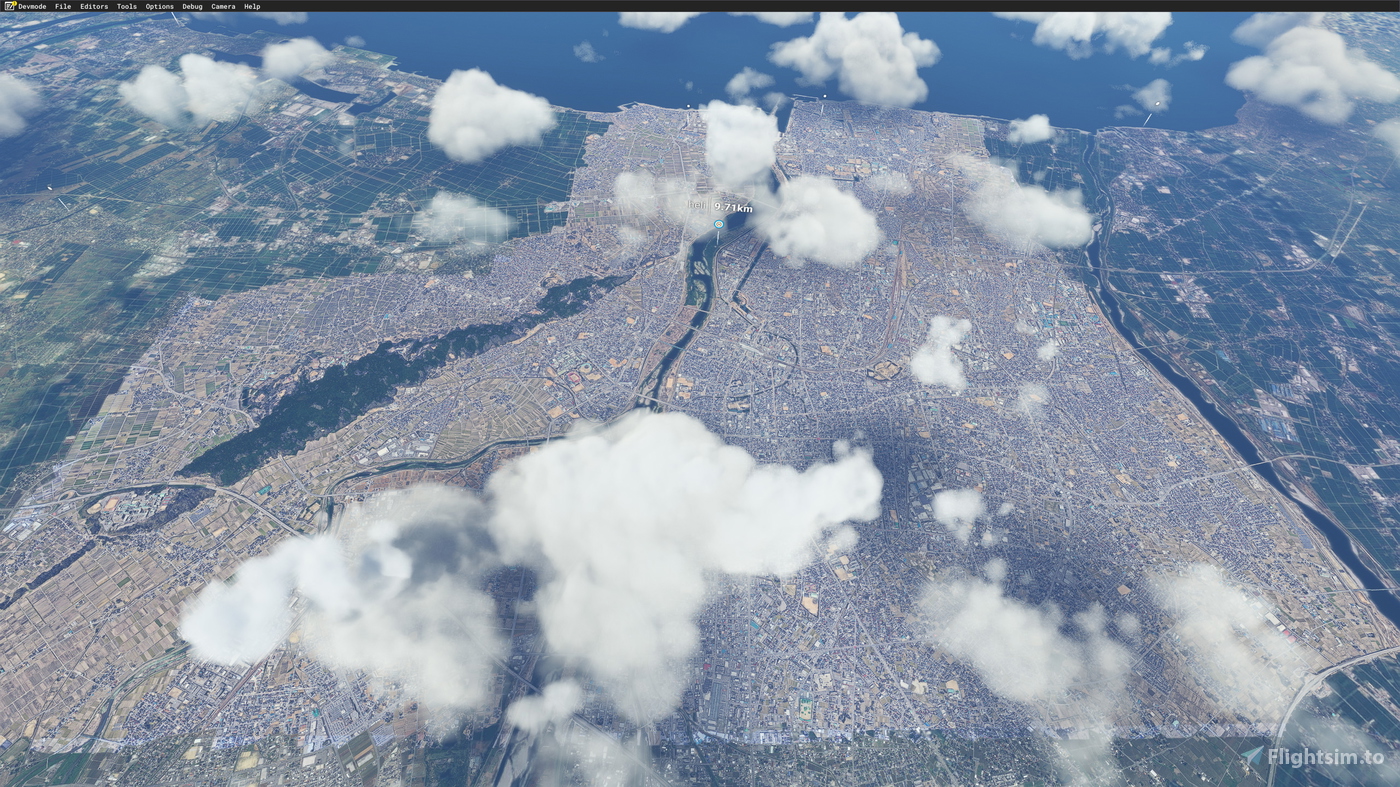Open the Help menu
1400x787 pixels.
[x=250, y=6]
